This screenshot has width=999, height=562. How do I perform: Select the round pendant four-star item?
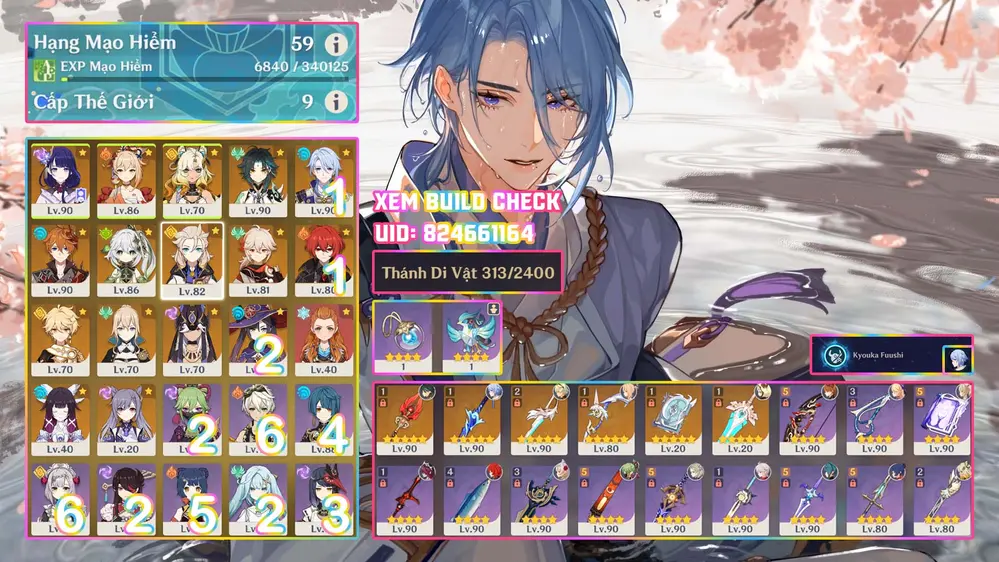pyautogui.click(x=402, y=333)
